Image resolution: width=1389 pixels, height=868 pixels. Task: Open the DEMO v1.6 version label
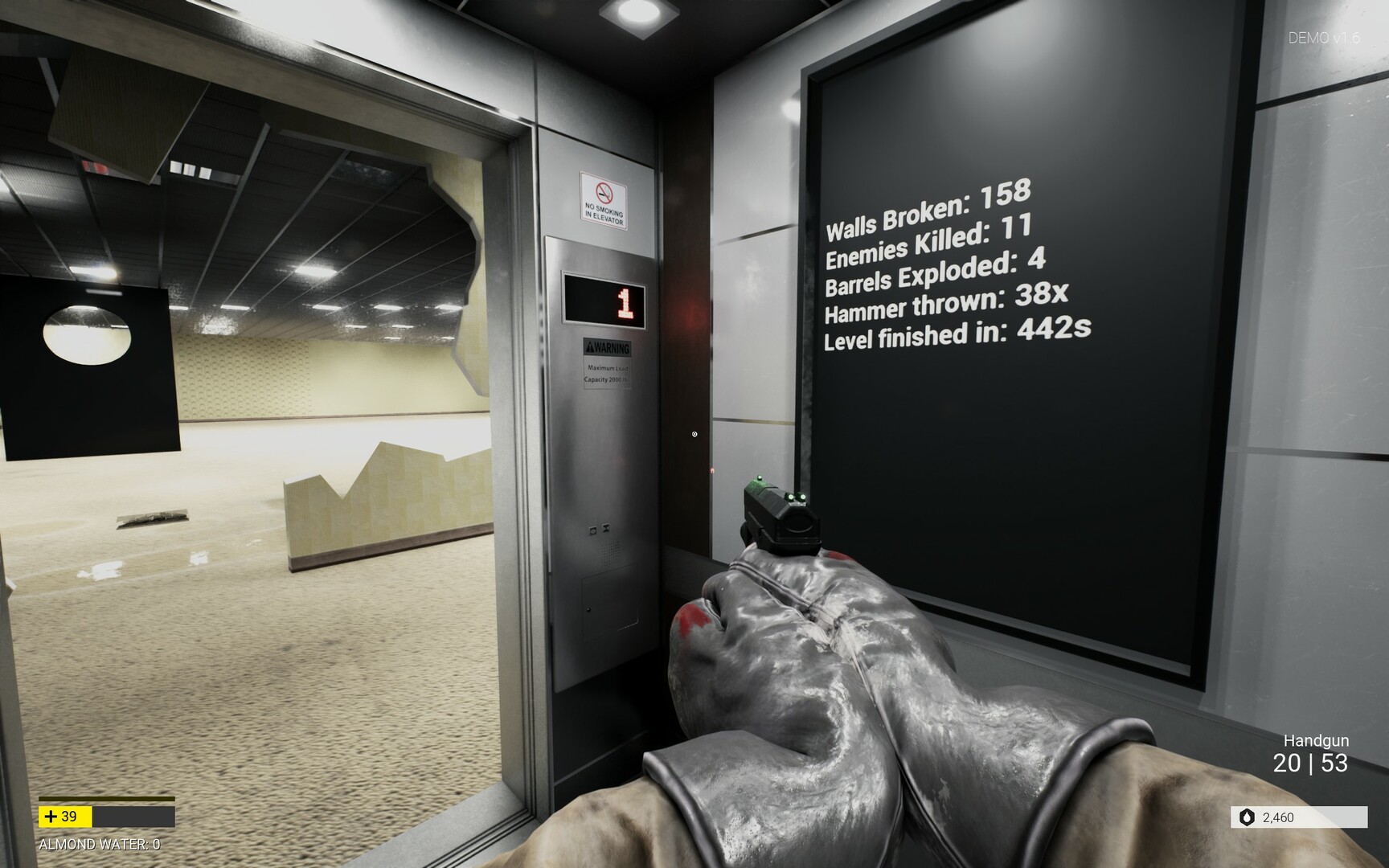point(1325,35)
